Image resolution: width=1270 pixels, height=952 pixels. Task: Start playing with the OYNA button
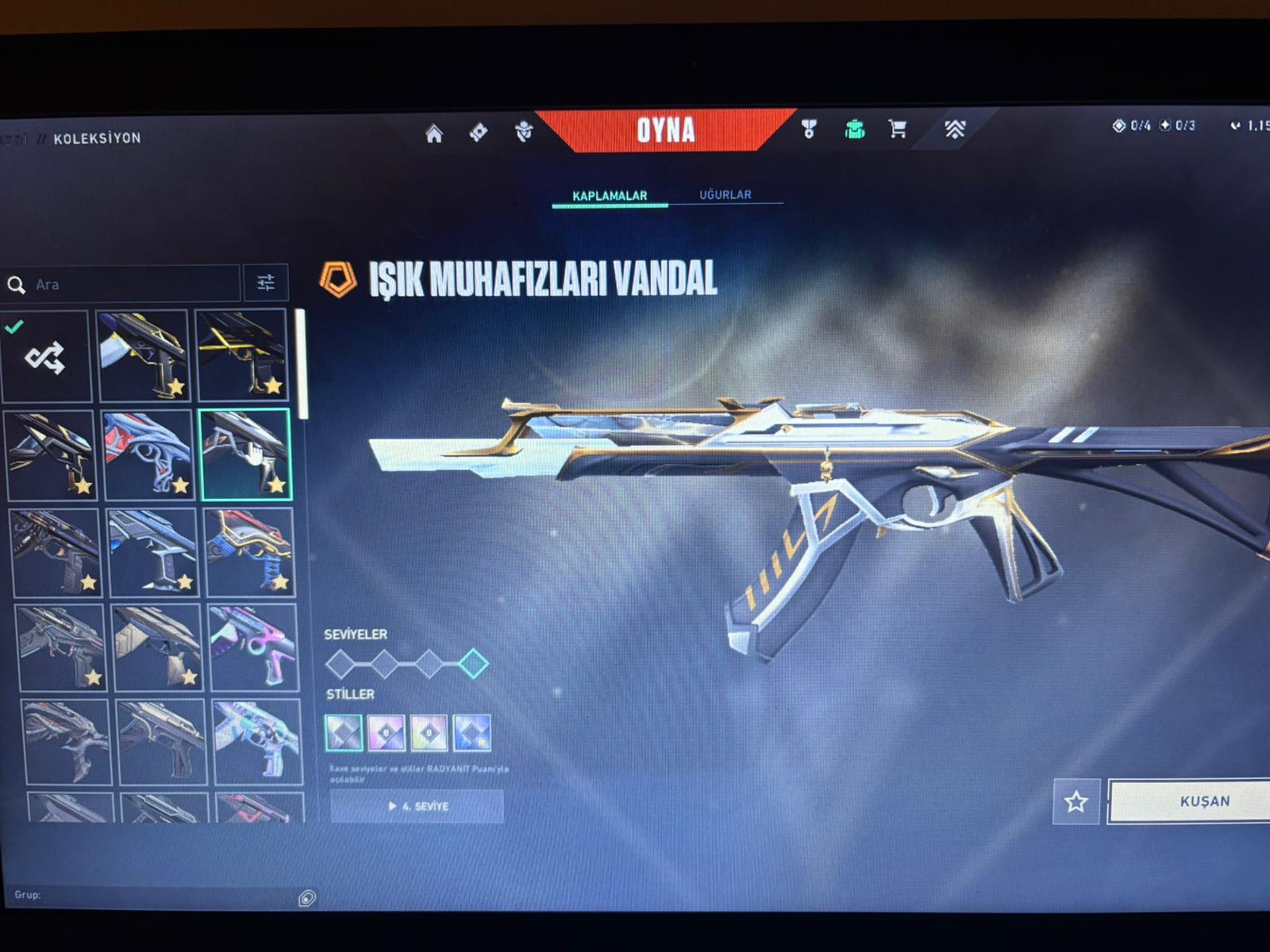pyautogui.click(x=665, y=130)
